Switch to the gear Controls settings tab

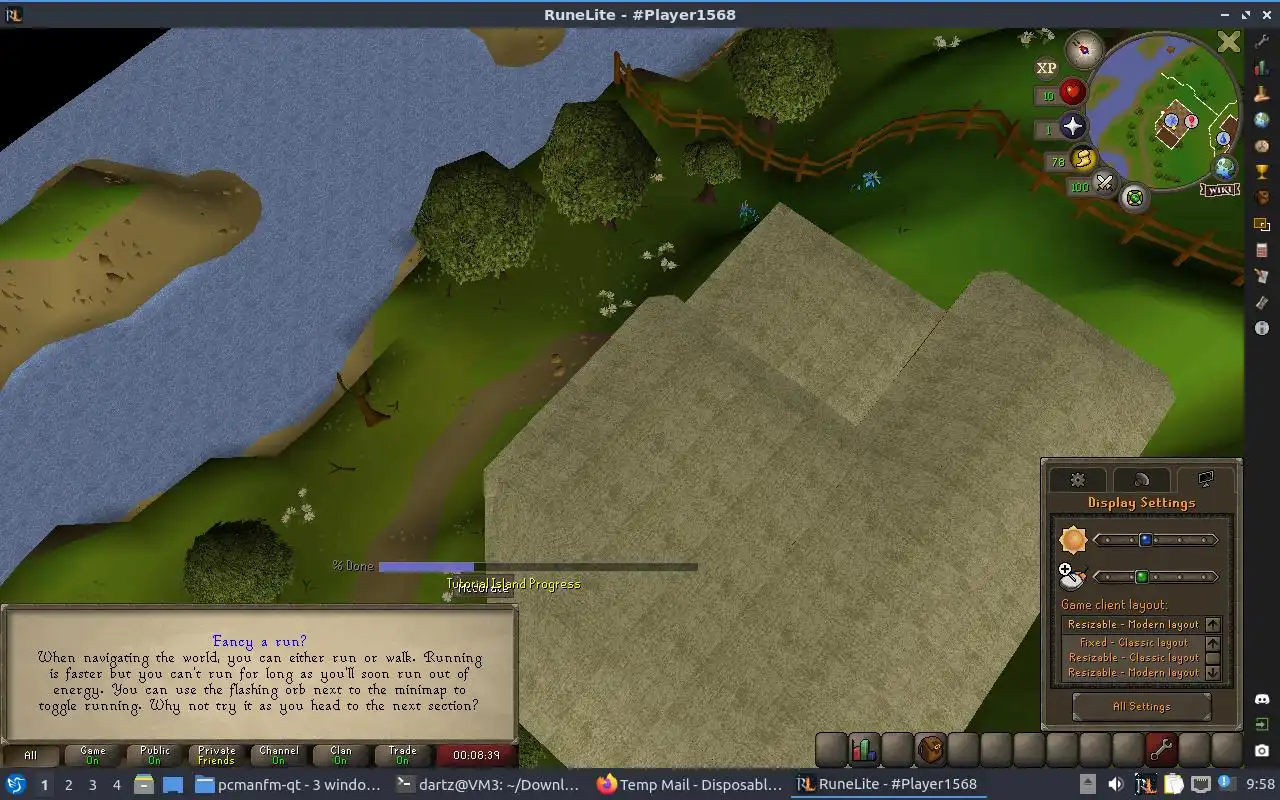1077,480
